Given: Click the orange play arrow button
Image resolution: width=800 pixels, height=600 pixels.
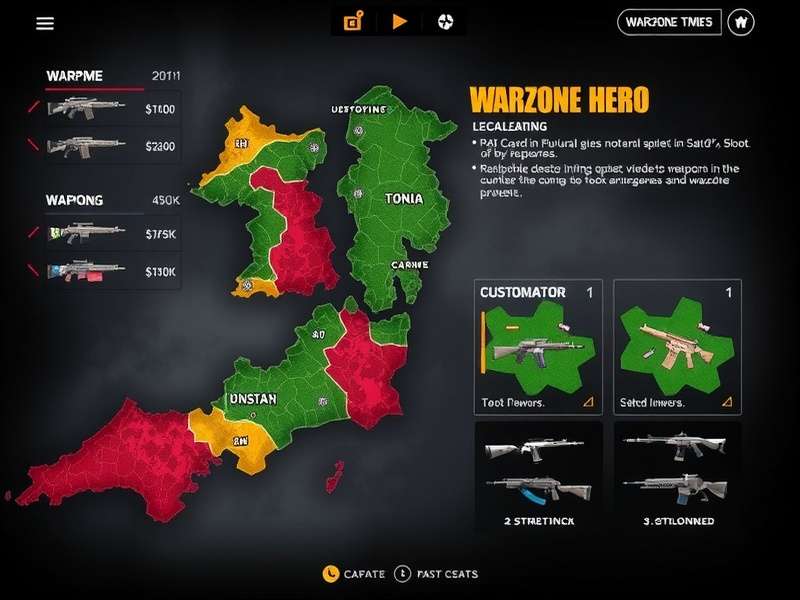Looking at the screenshot, I should [x=400, y=21].
